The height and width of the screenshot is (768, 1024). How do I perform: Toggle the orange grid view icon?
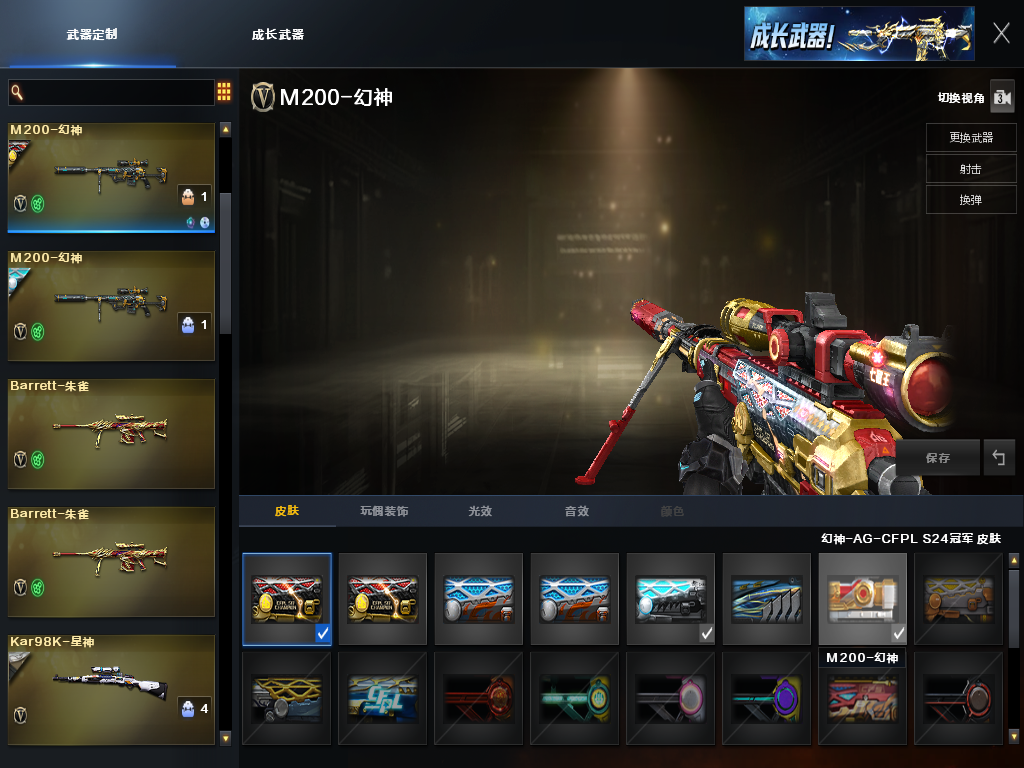tap(224, 92)
